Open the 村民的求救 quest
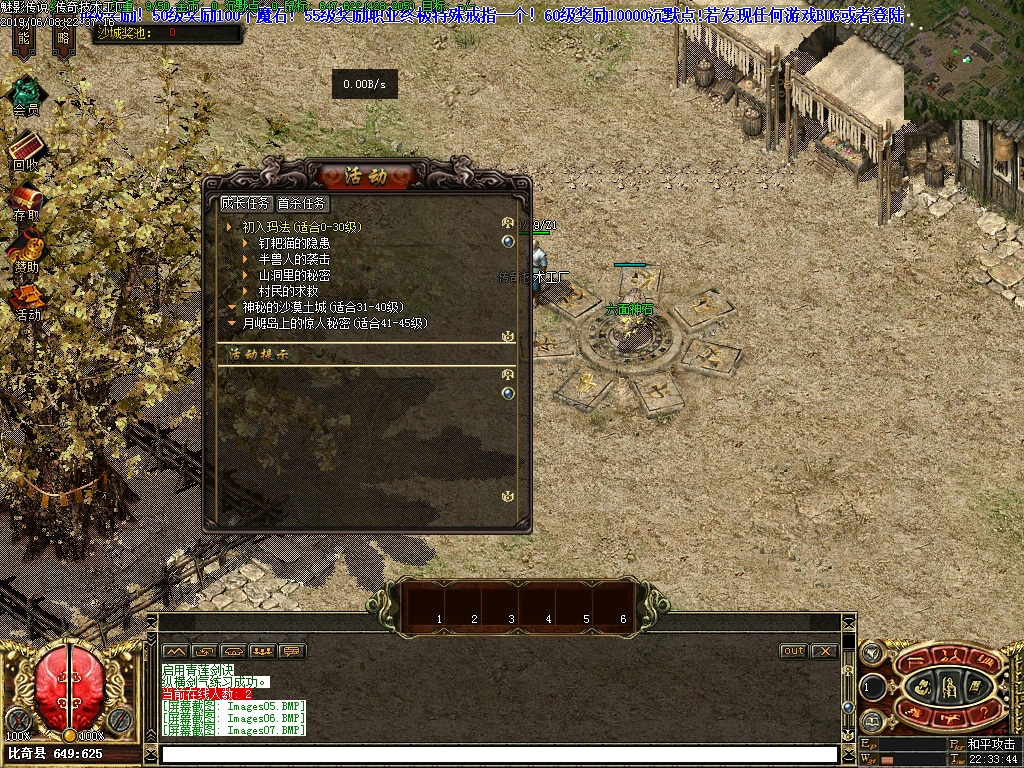 [288, 291]
